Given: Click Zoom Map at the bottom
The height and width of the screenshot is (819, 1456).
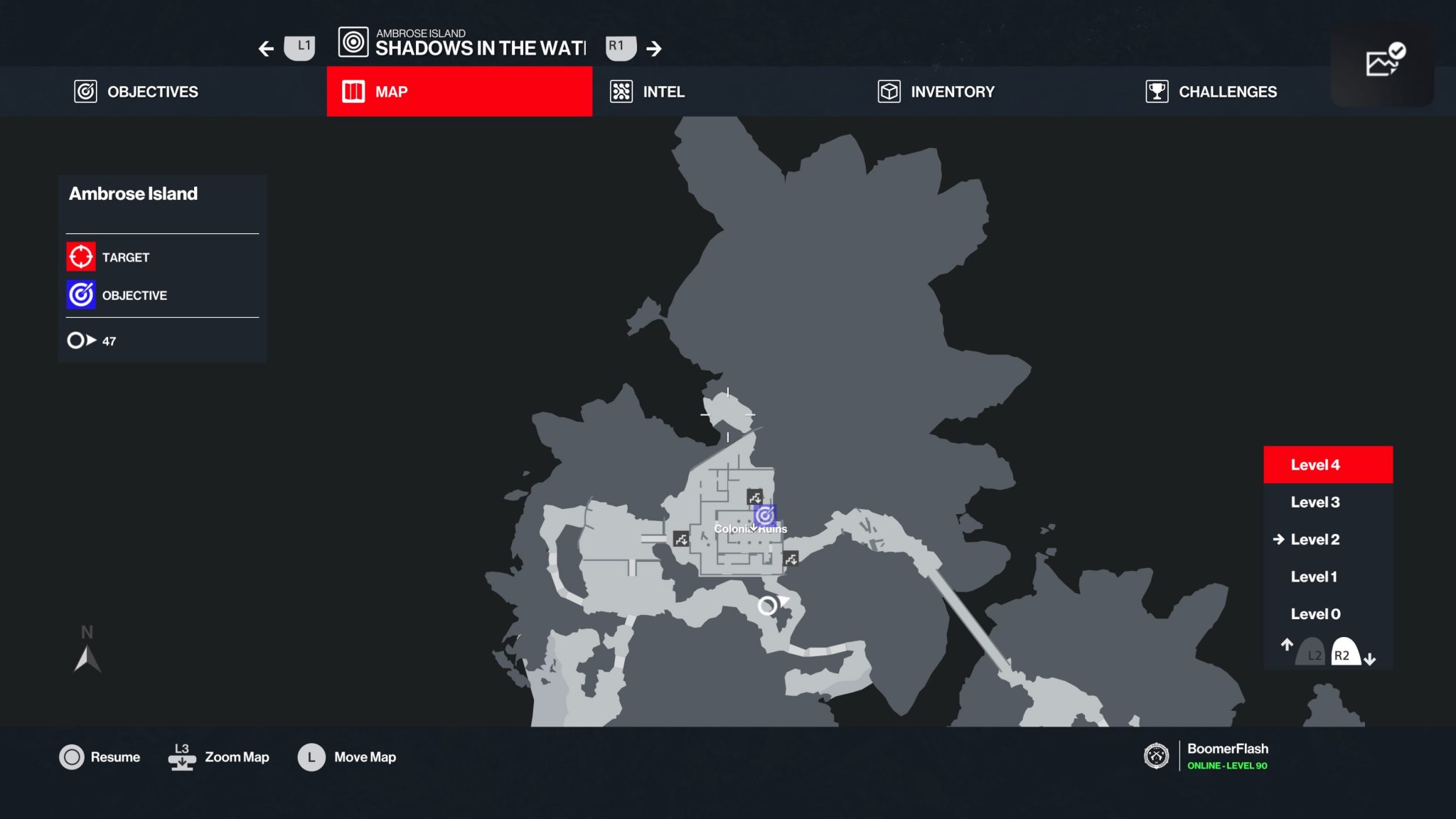Looking at the screenshot, I should point(236,757).
